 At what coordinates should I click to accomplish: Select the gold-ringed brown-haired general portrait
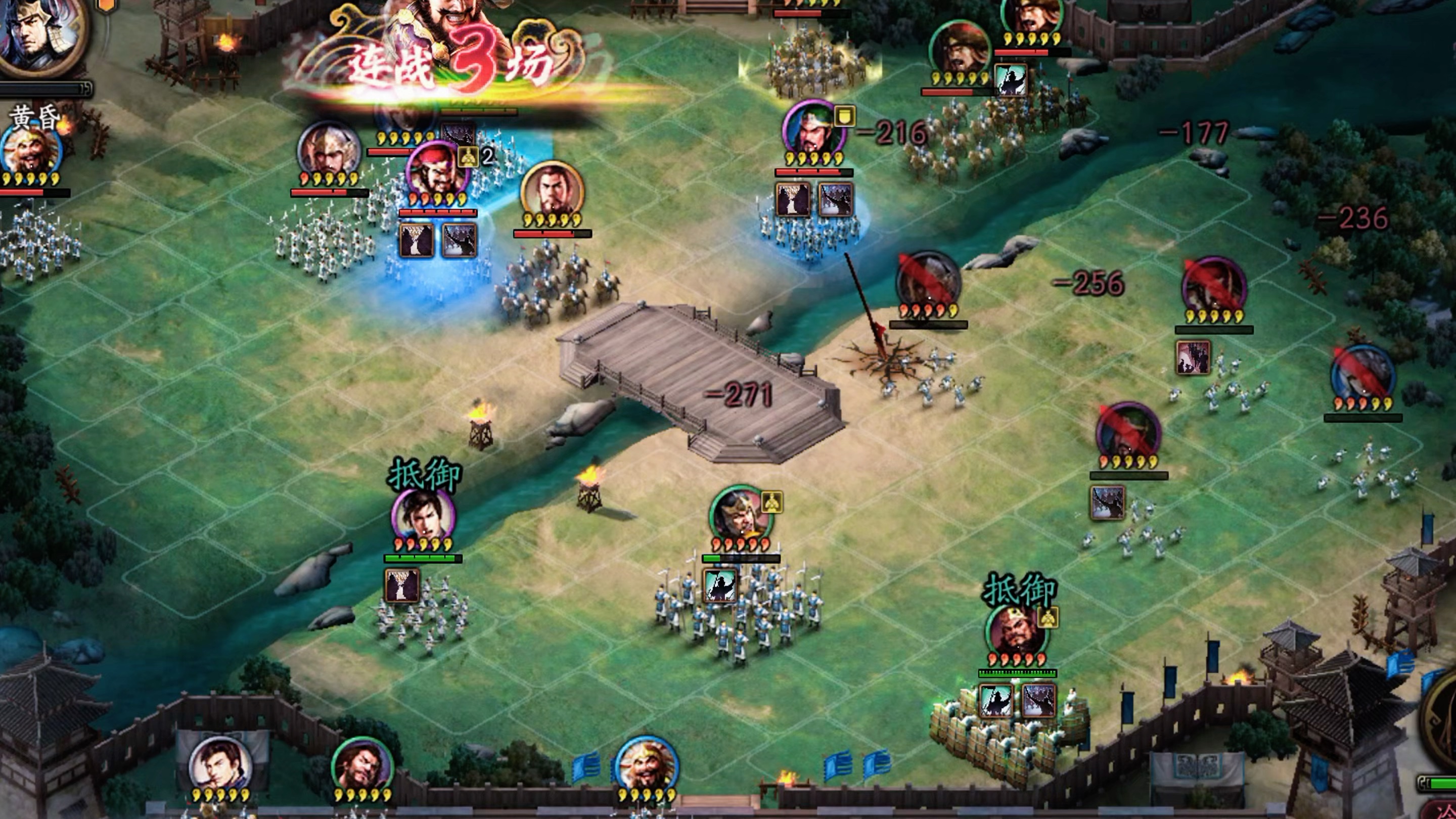pyautogui.click(x=552, y=191)
